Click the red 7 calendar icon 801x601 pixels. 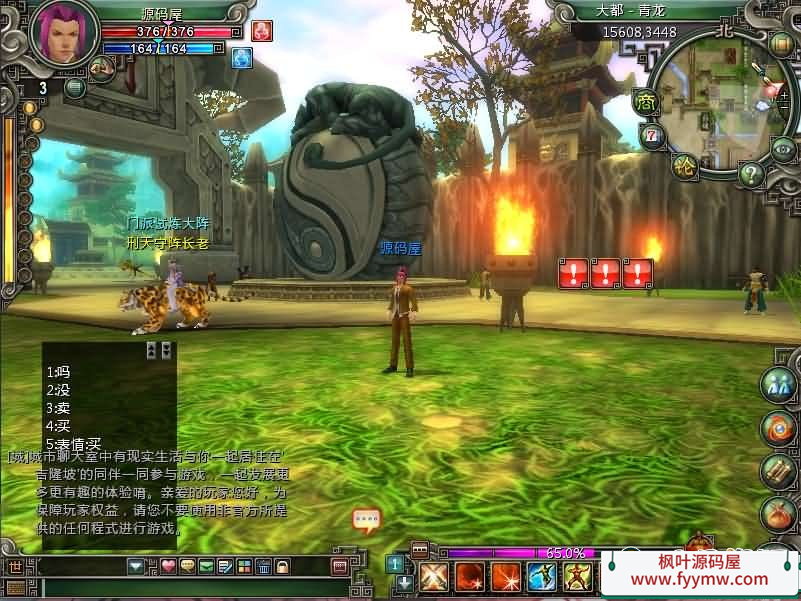[652, 135]
